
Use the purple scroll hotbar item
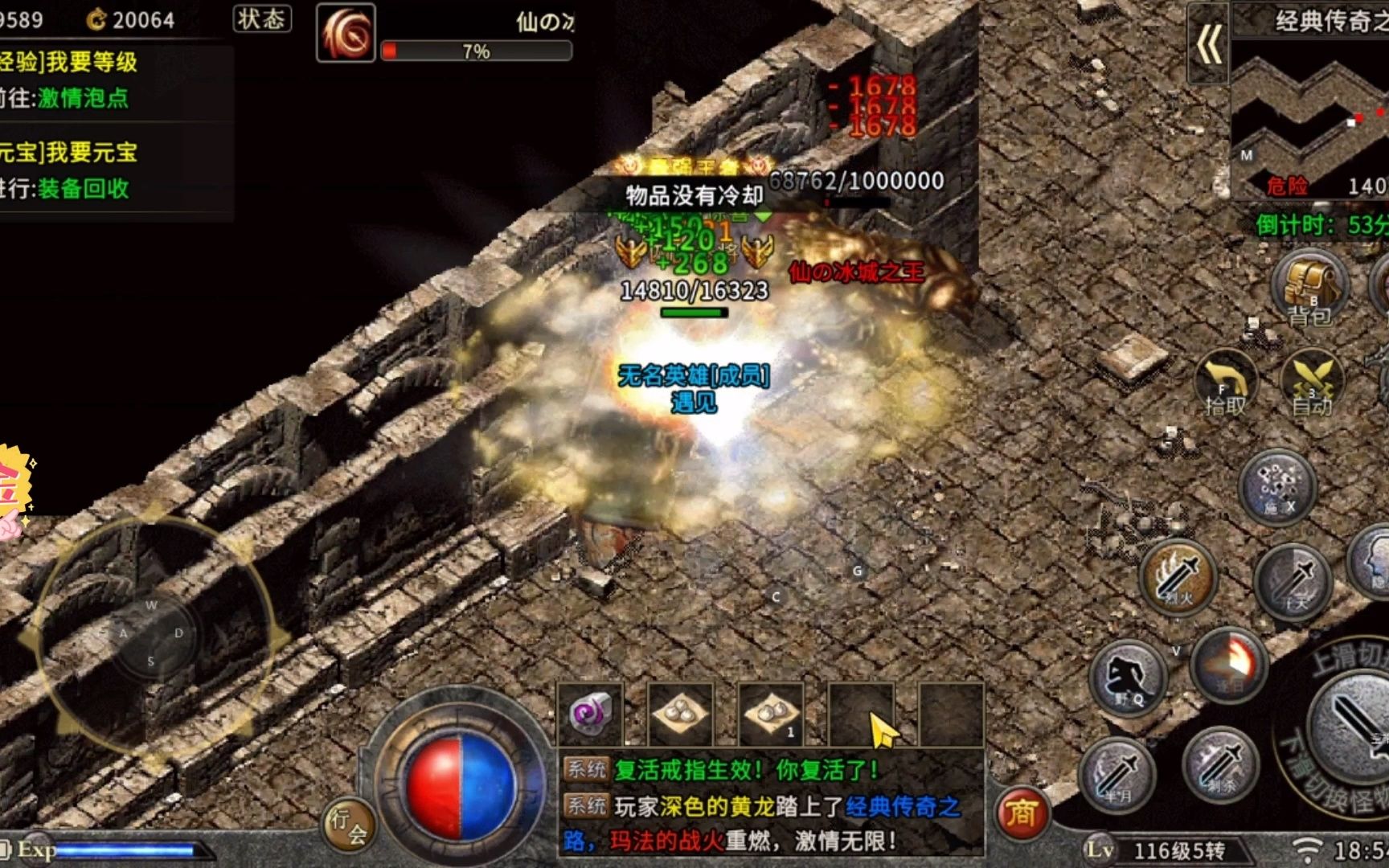pos(591,714)
